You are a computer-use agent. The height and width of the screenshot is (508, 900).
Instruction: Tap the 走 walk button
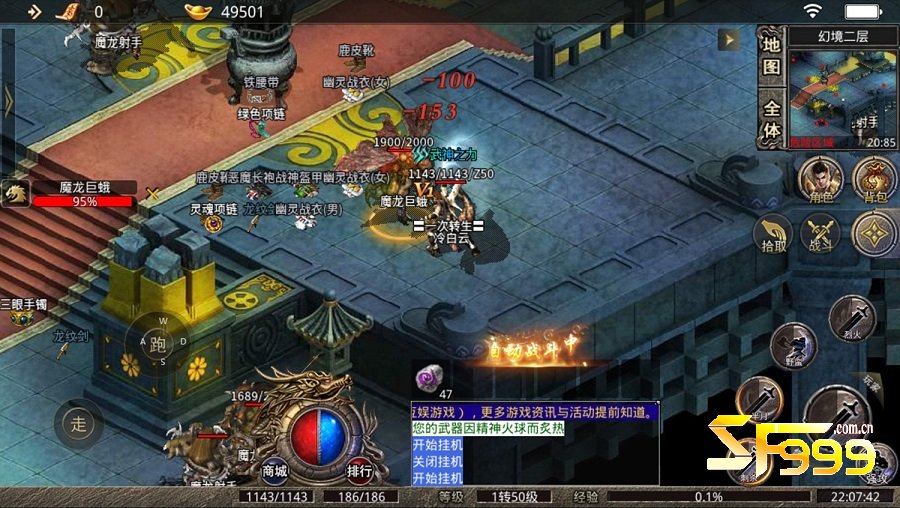click(x=79, y=423)
